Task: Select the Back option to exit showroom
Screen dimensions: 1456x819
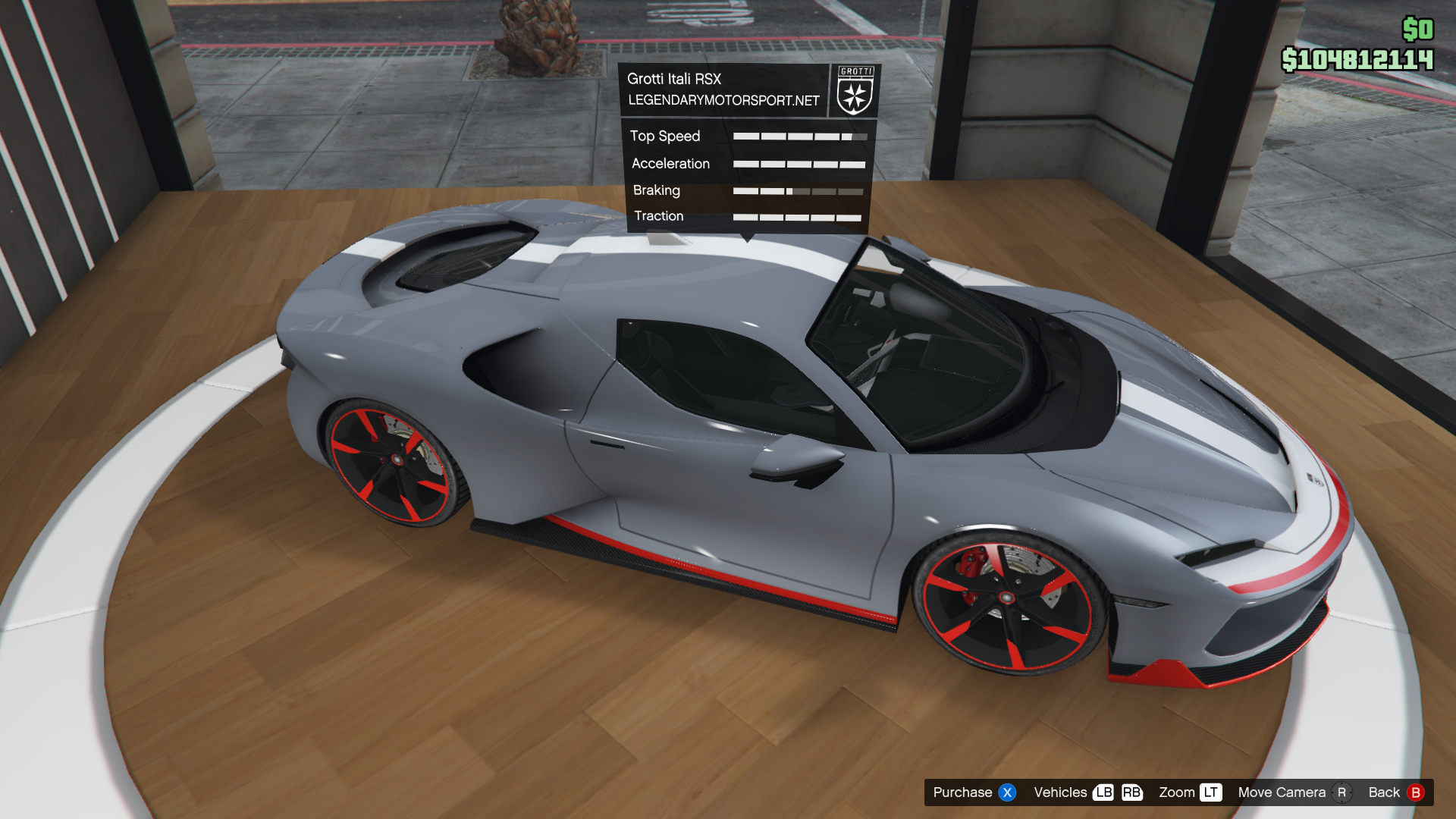Action: point(1395,792)
